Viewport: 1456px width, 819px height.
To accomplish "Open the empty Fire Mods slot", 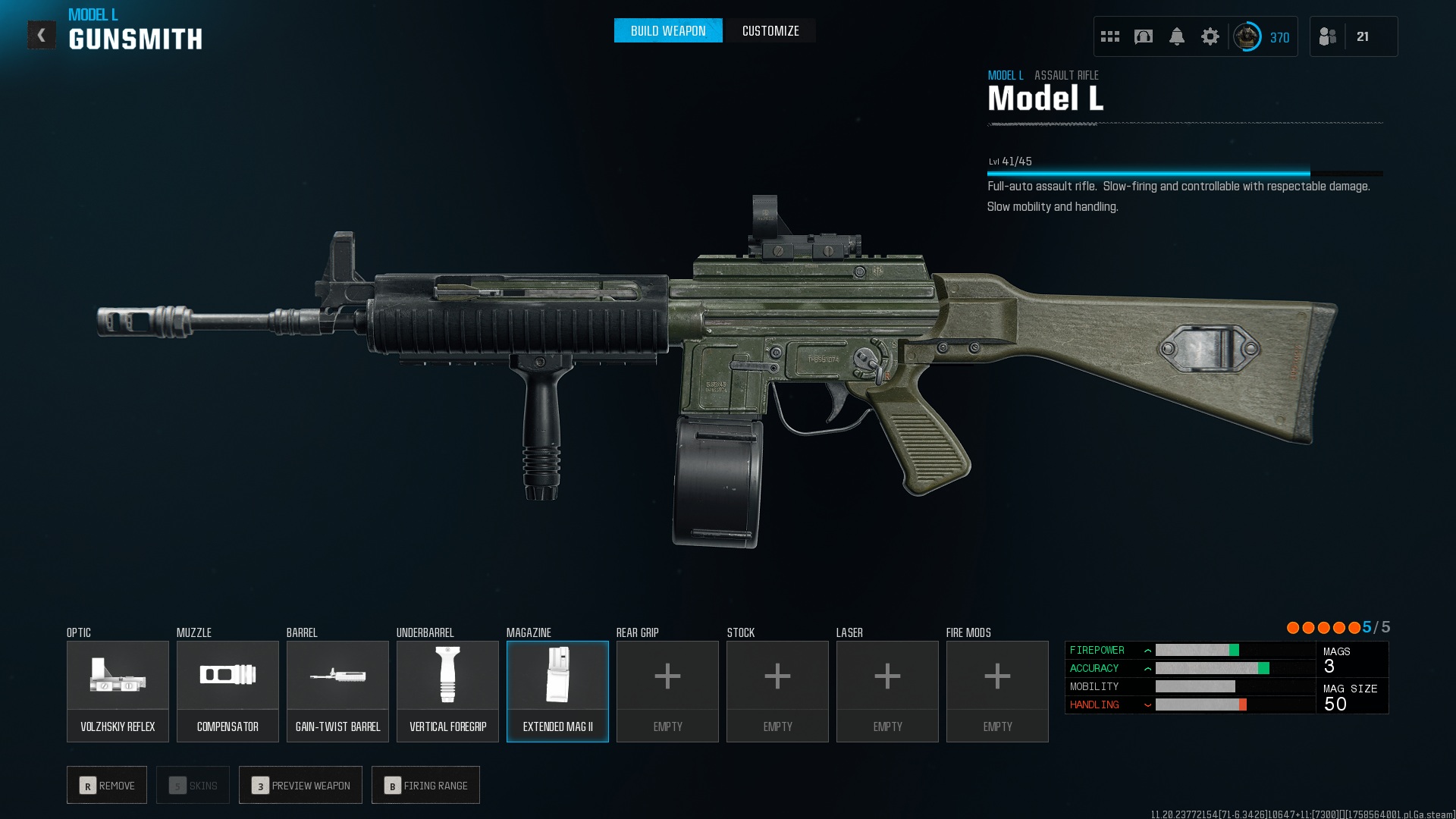I will pyautogui.click(x=997, y=691).
